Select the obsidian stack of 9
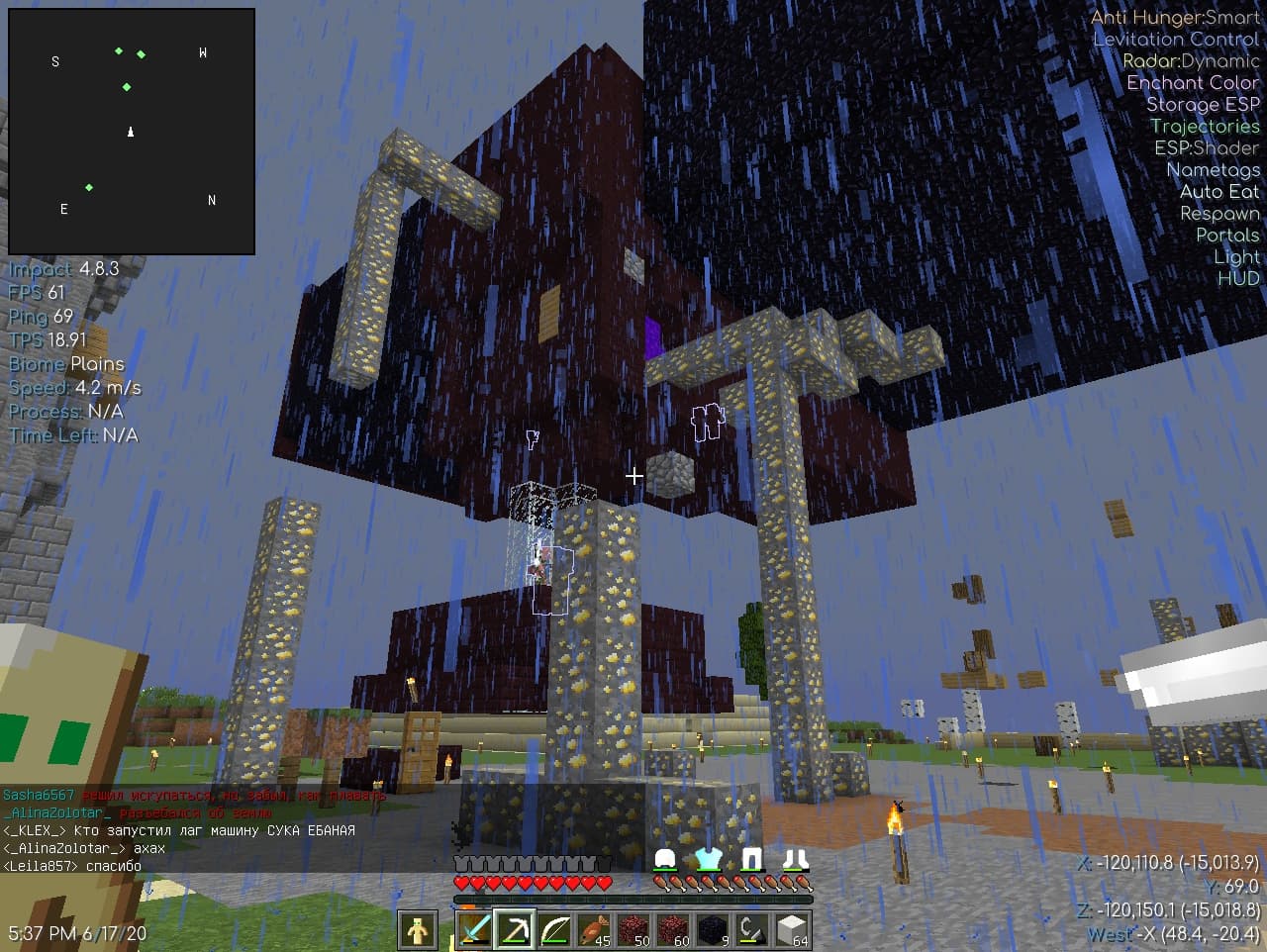Viewport: 1267px width, 952px height. [x=713, y=930]
